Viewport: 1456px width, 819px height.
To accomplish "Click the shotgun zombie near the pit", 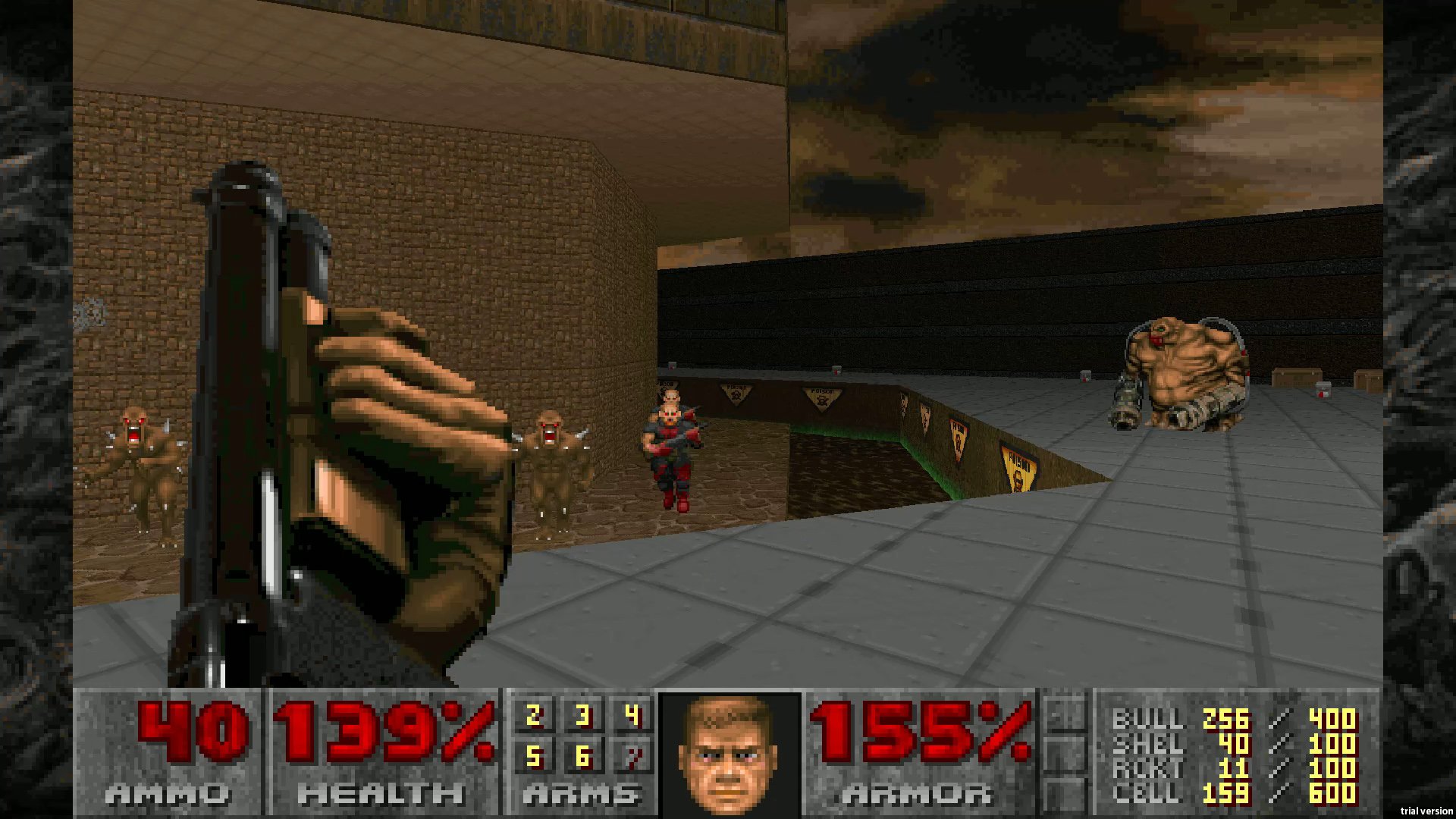I will (x=671, y=447).
